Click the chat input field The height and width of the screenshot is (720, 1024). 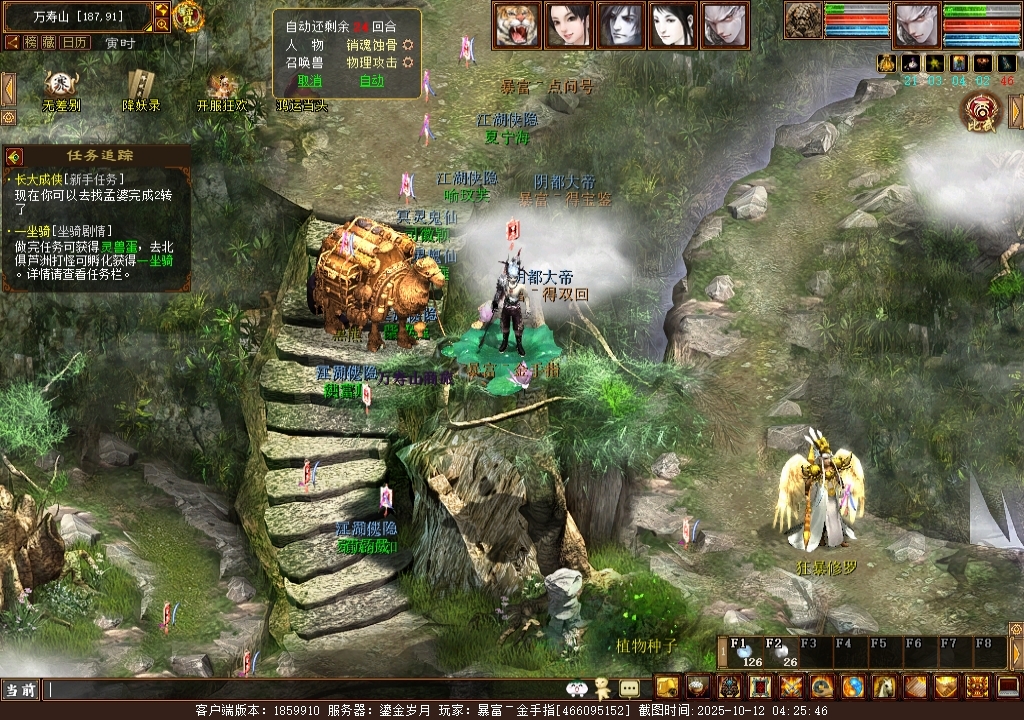pos(300,690)
